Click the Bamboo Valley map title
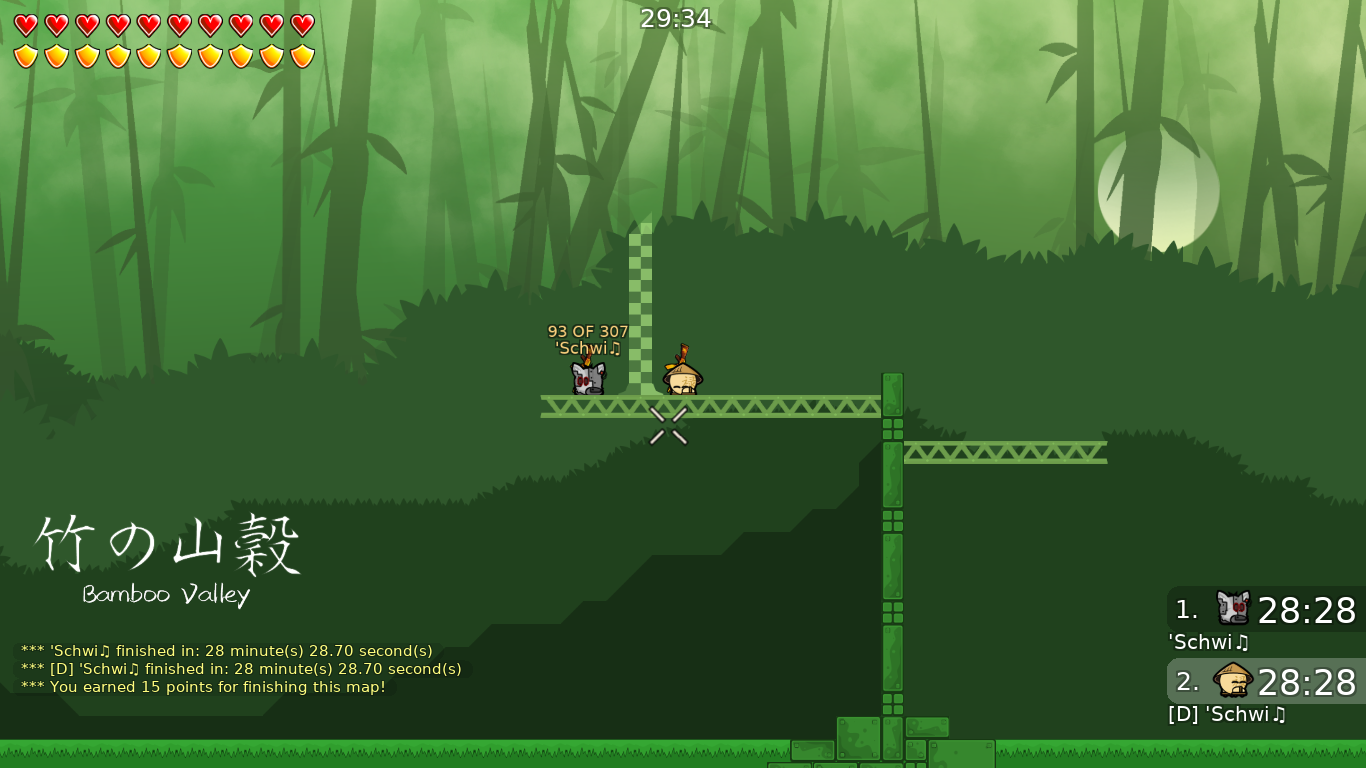 point(165,596)
